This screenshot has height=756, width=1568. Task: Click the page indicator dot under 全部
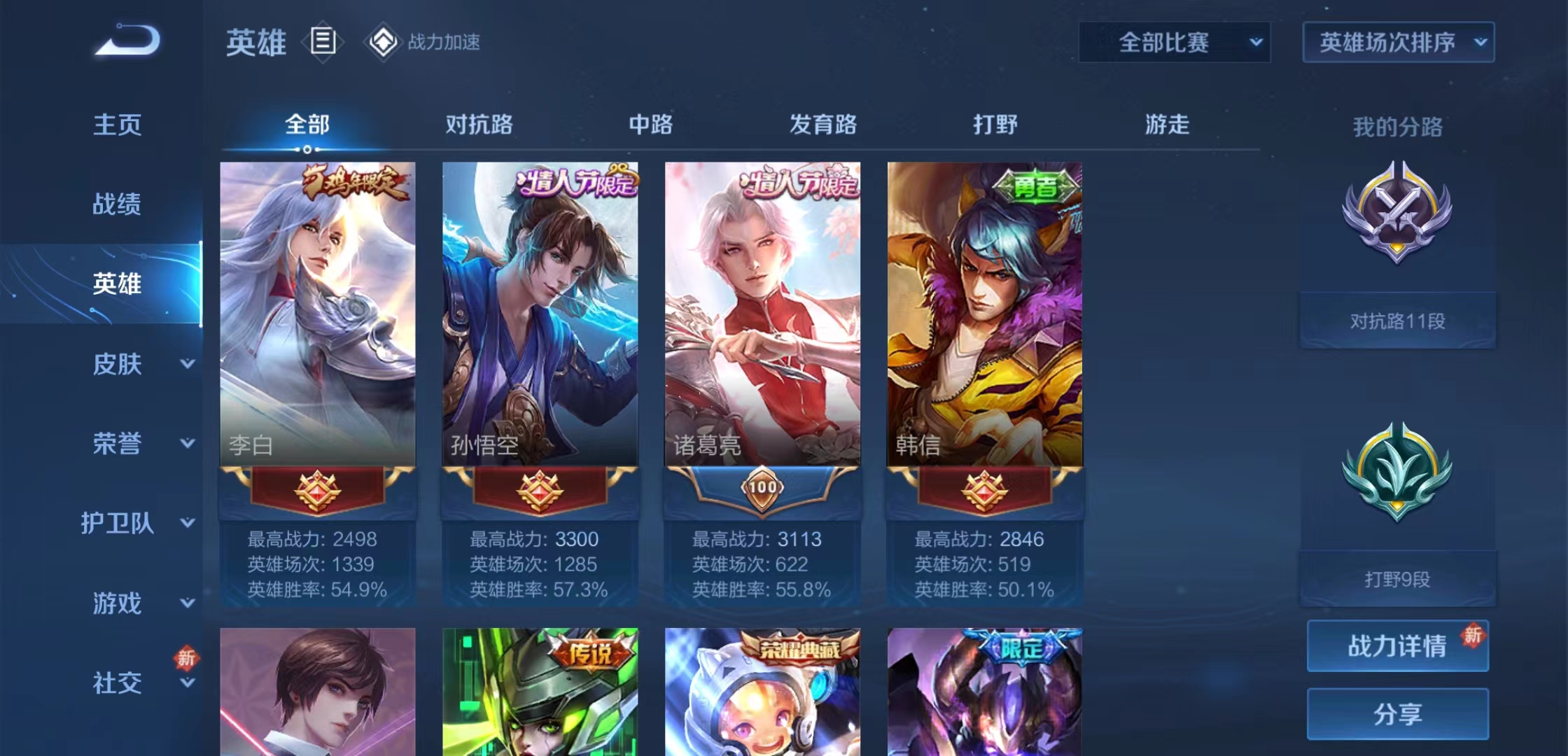coord(306,150)
